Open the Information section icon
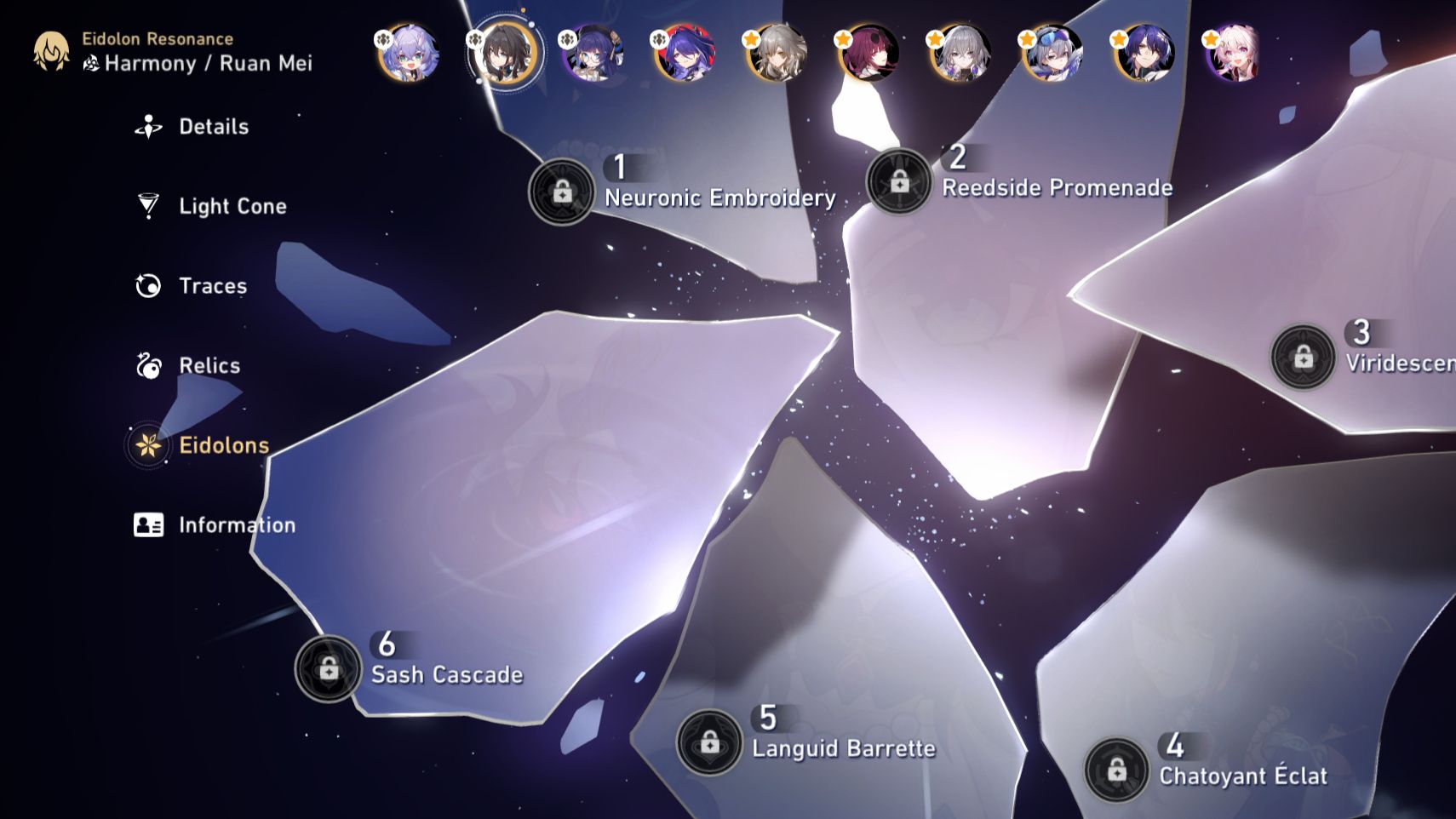1456x819 pixels. (150, 525)
